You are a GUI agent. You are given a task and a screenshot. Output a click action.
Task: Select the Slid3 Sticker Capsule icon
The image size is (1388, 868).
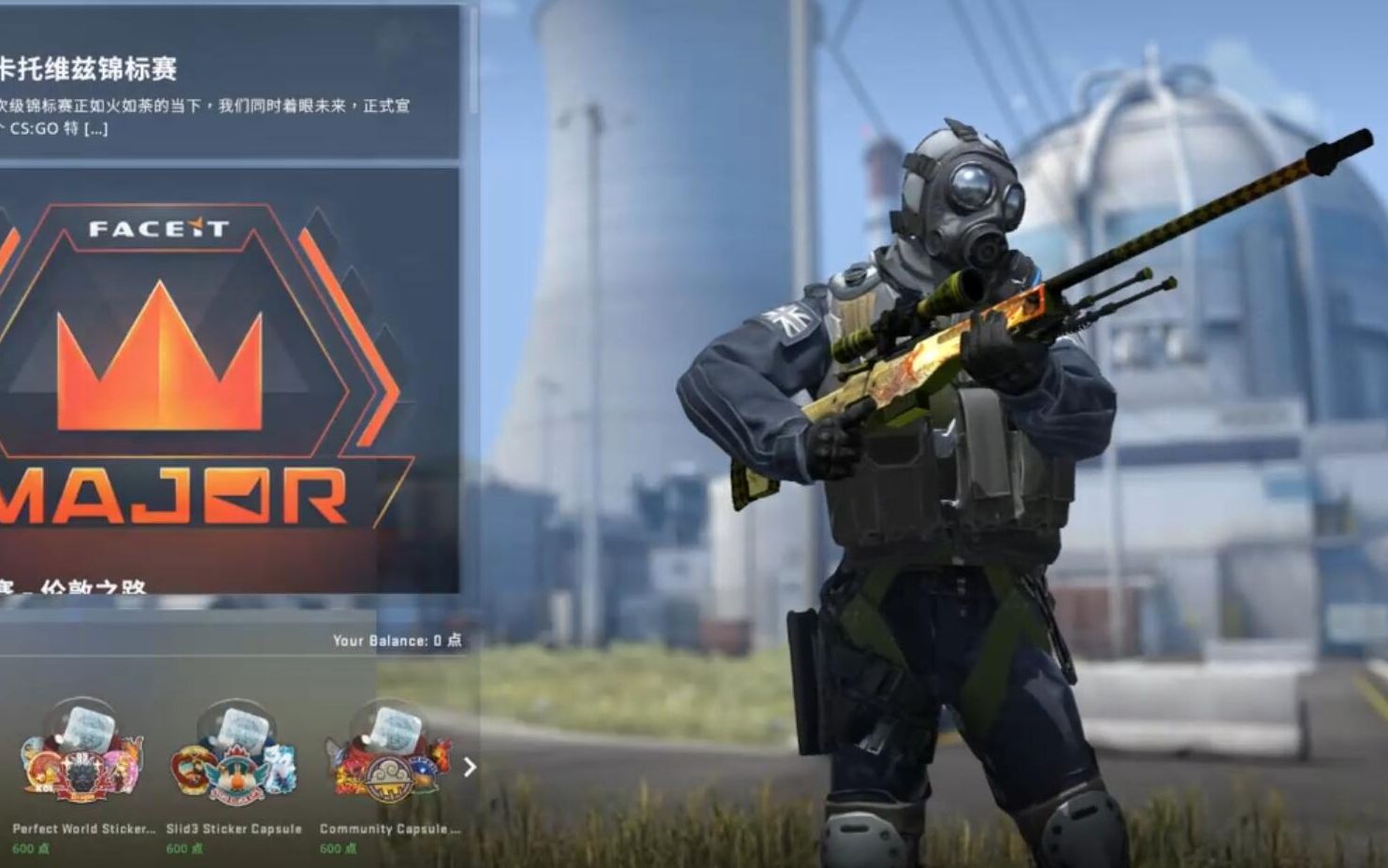pyautogui.click(x=232, y=753)
